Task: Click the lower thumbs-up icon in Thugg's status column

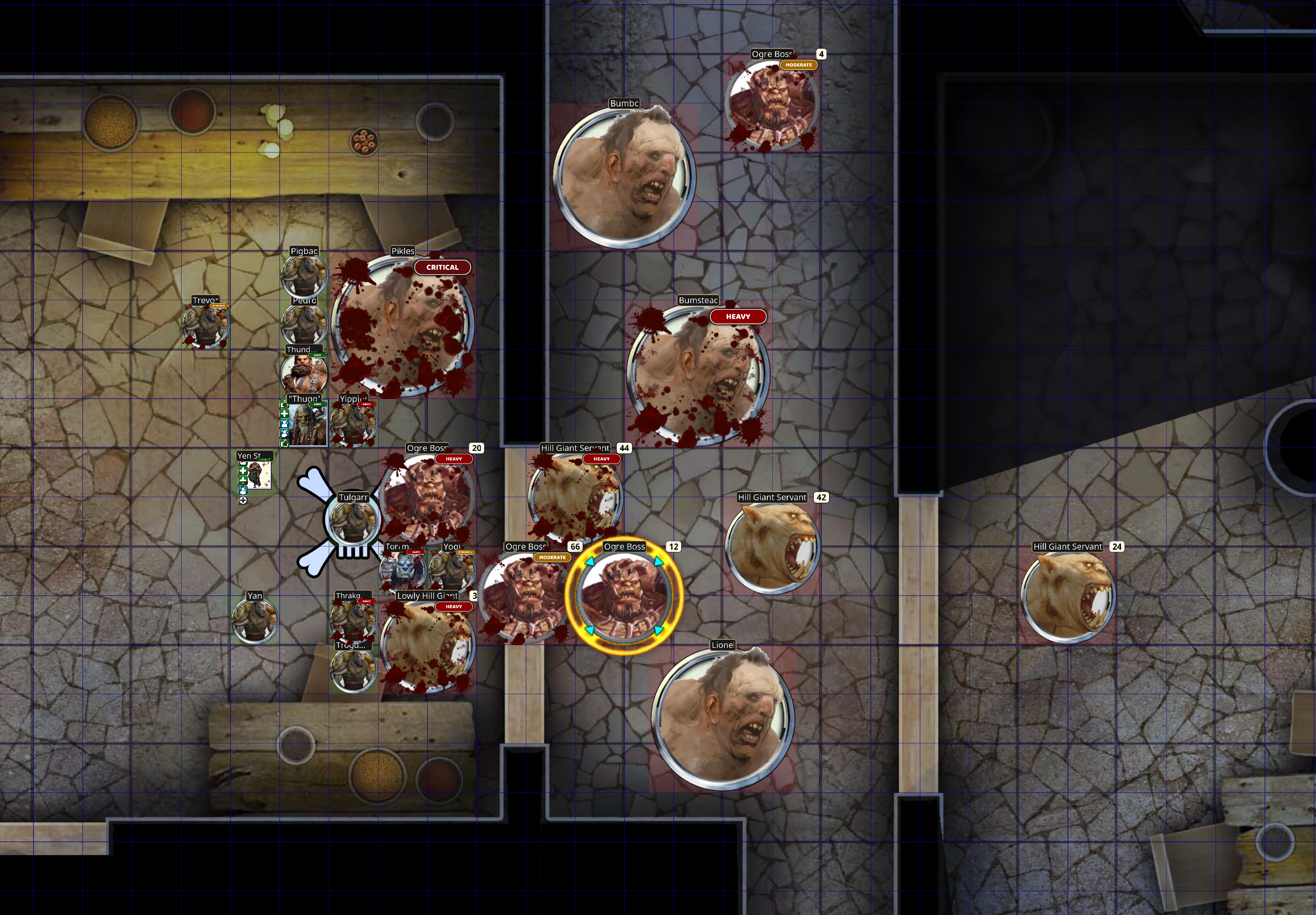Action: tap(284, 444)
